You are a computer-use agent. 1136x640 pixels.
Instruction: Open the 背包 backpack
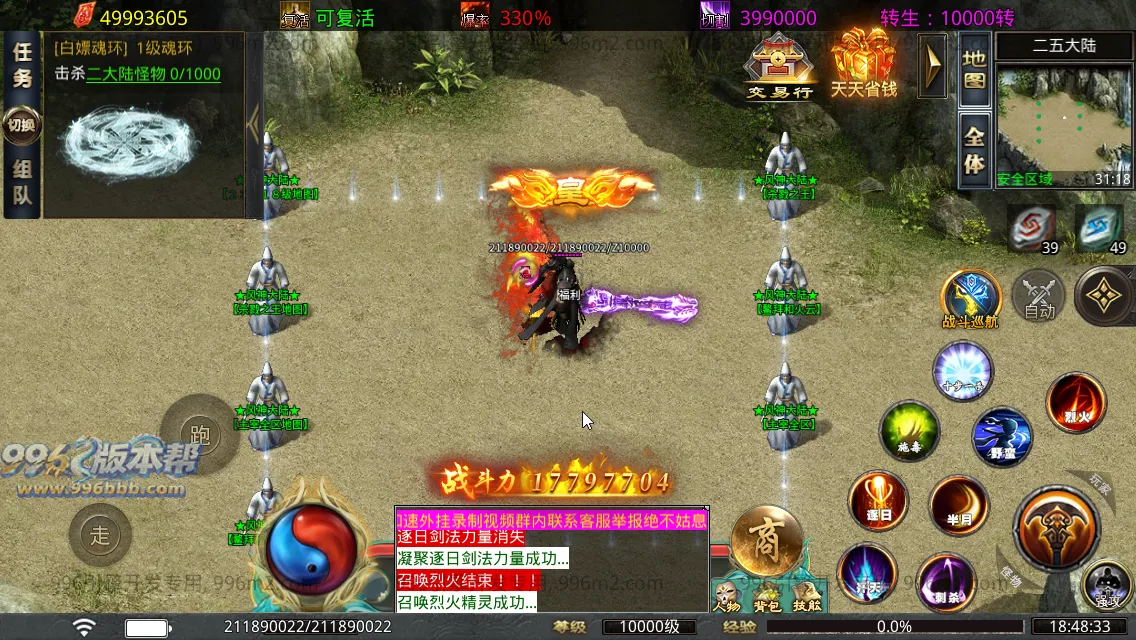coord(766,596)
